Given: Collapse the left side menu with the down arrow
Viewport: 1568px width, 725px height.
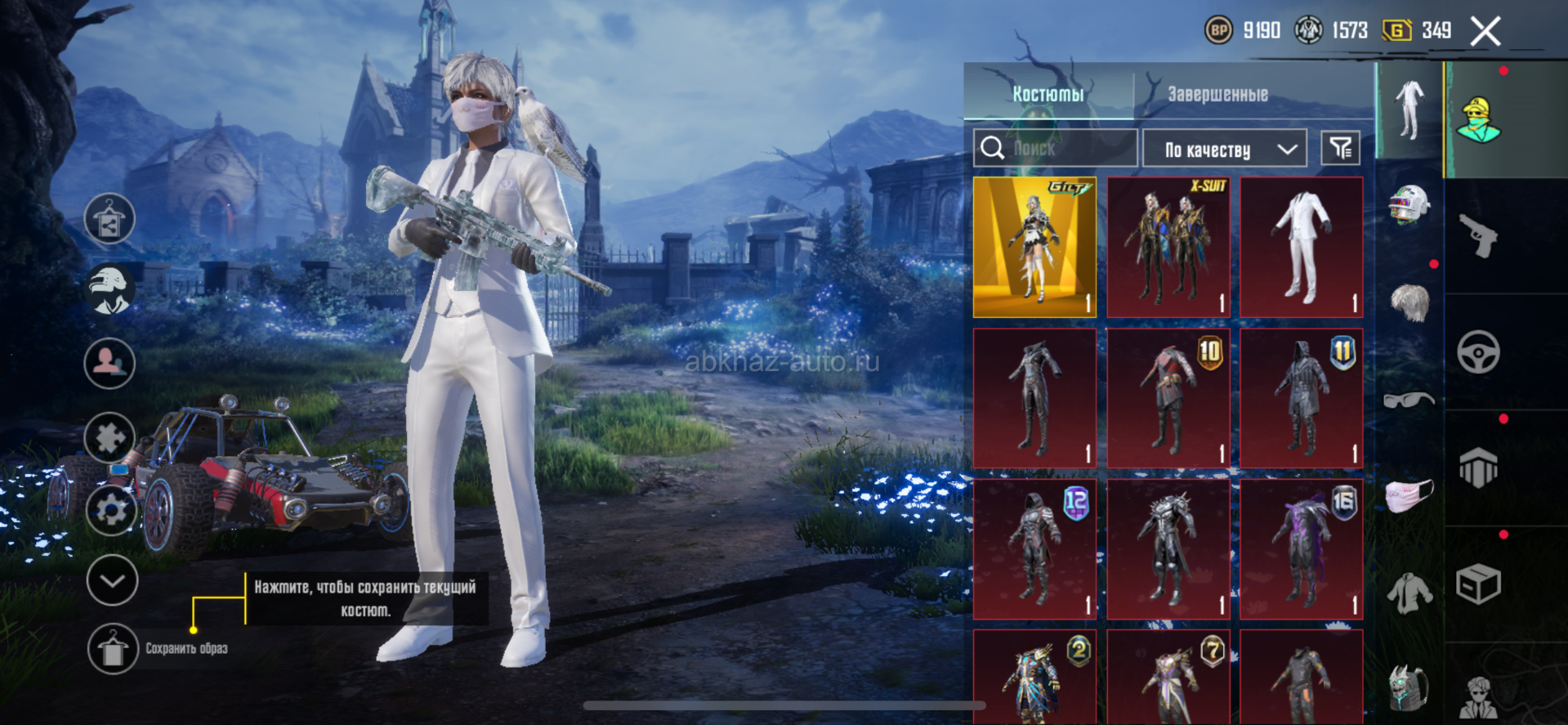Looking at the screenshot, I should 112,580.
